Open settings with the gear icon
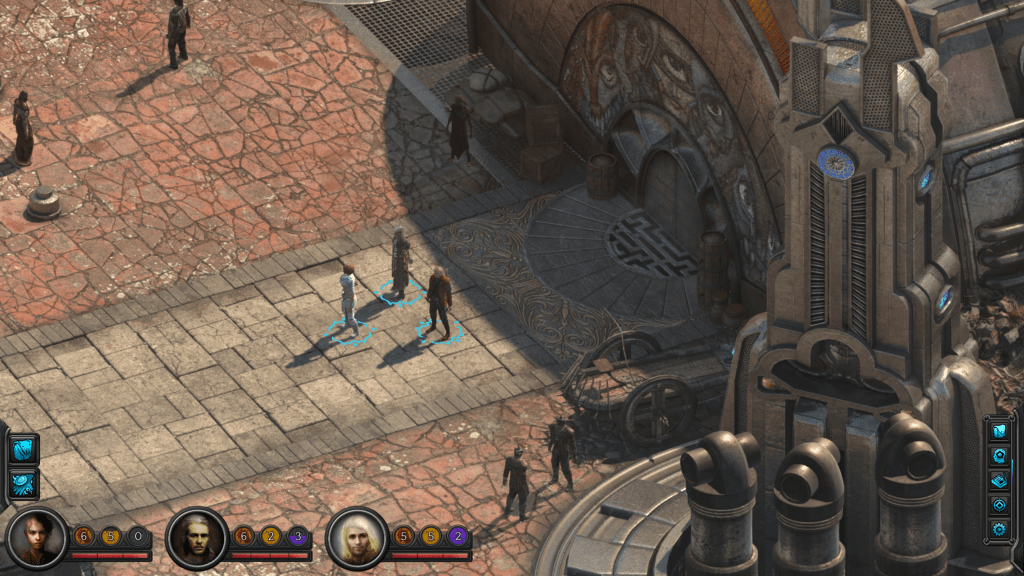Viewport: 1024px width, 576px height. [999, 528]
